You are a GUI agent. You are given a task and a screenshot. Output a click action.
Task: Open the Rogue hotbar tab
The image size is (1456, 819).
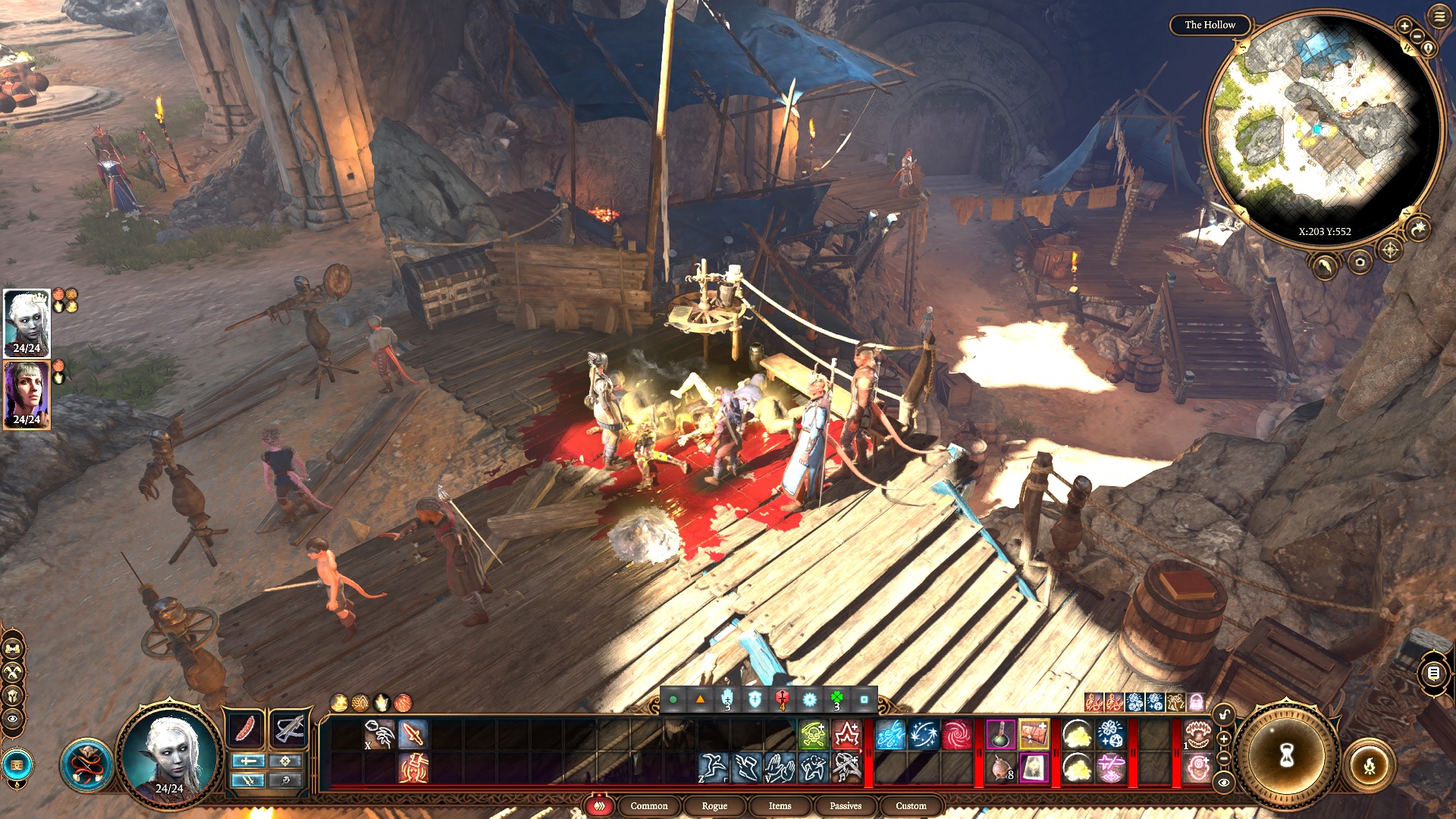(x=714, y=805)
